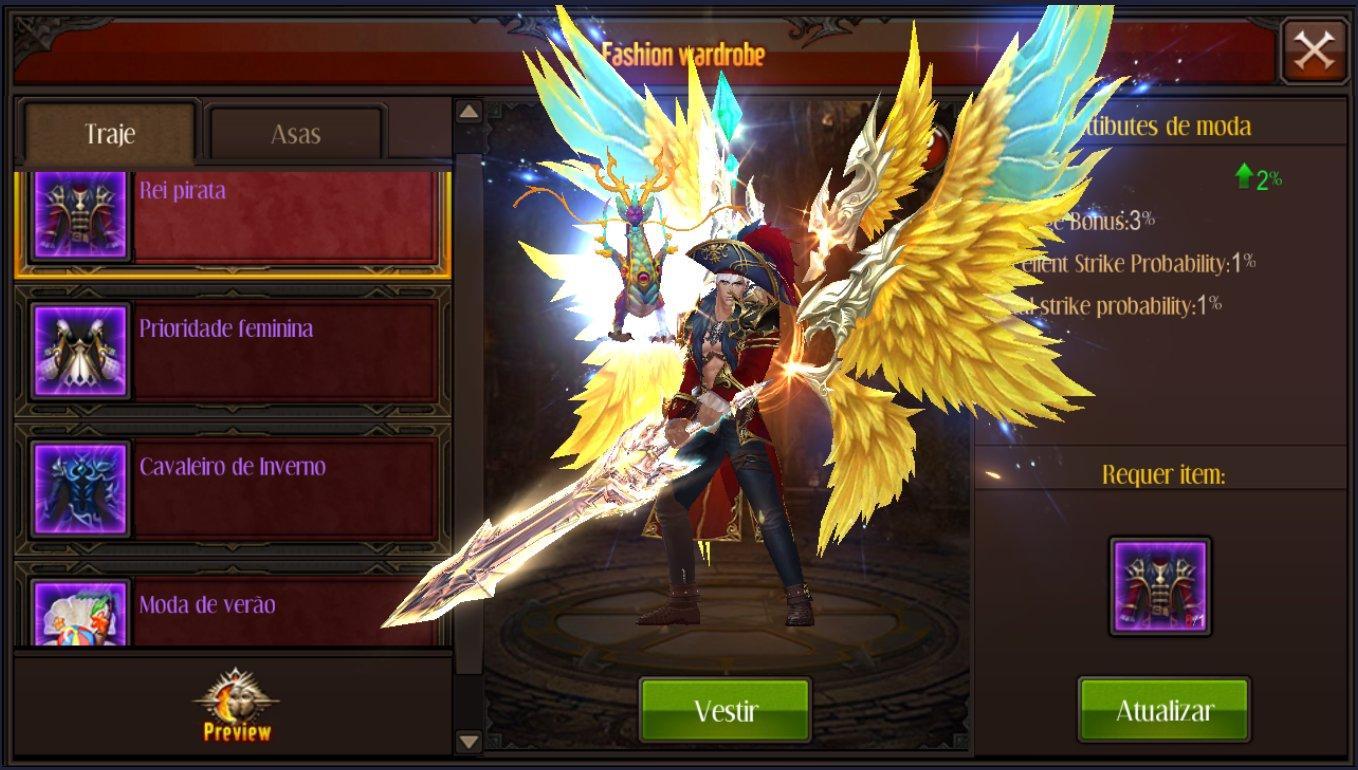Select the Traje tab
The width and height of the screenshot is (1358, 770).
tap(110, 134)
